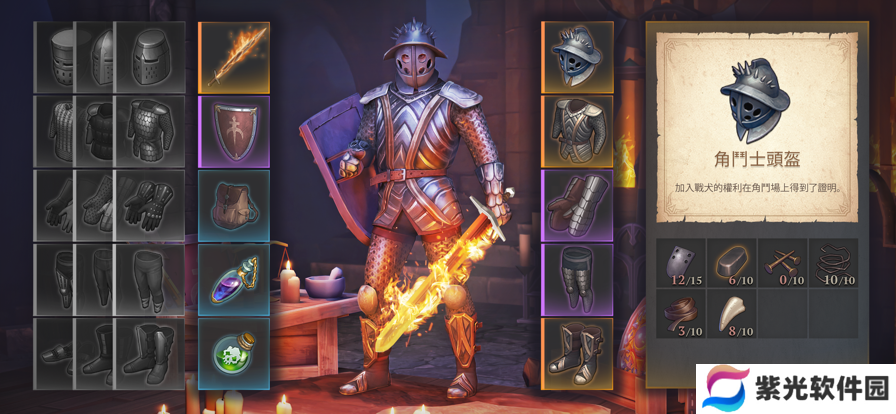Click the equipped leg armor slot

coord(576,278)
